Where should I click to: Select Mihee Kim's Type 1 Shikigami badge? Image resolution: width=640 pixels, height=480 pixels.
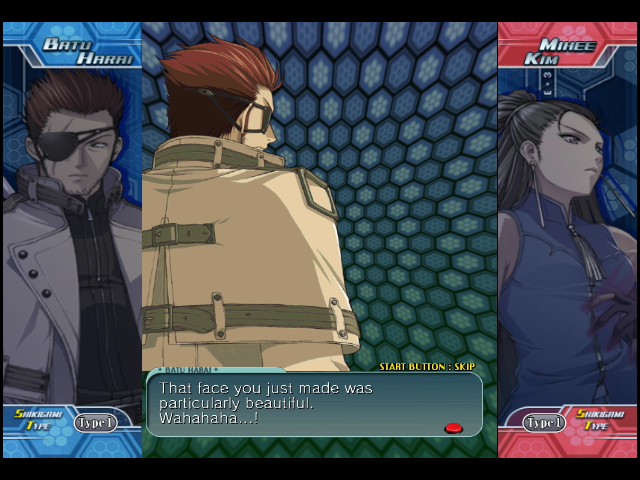pos(545,423)
